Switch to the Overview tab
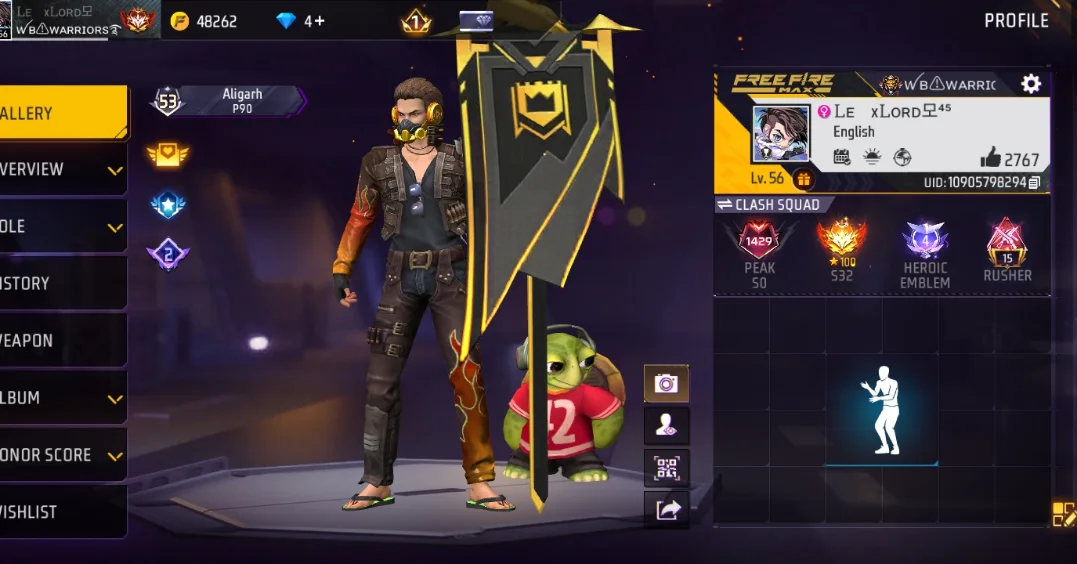Screen dimensions: 1077x564 tap(60, 170)
